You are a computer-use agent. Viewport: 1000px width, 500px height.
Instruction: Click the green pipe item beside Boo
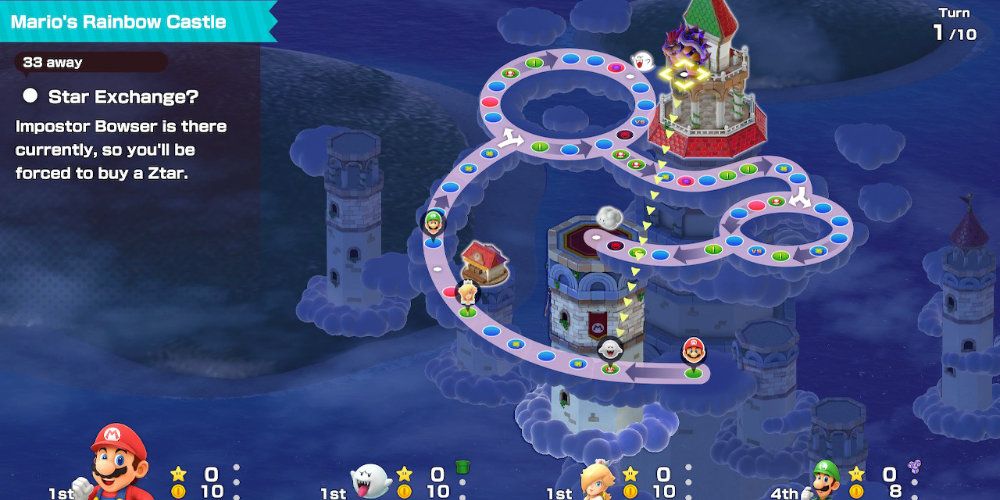click(x=461, y=467)
